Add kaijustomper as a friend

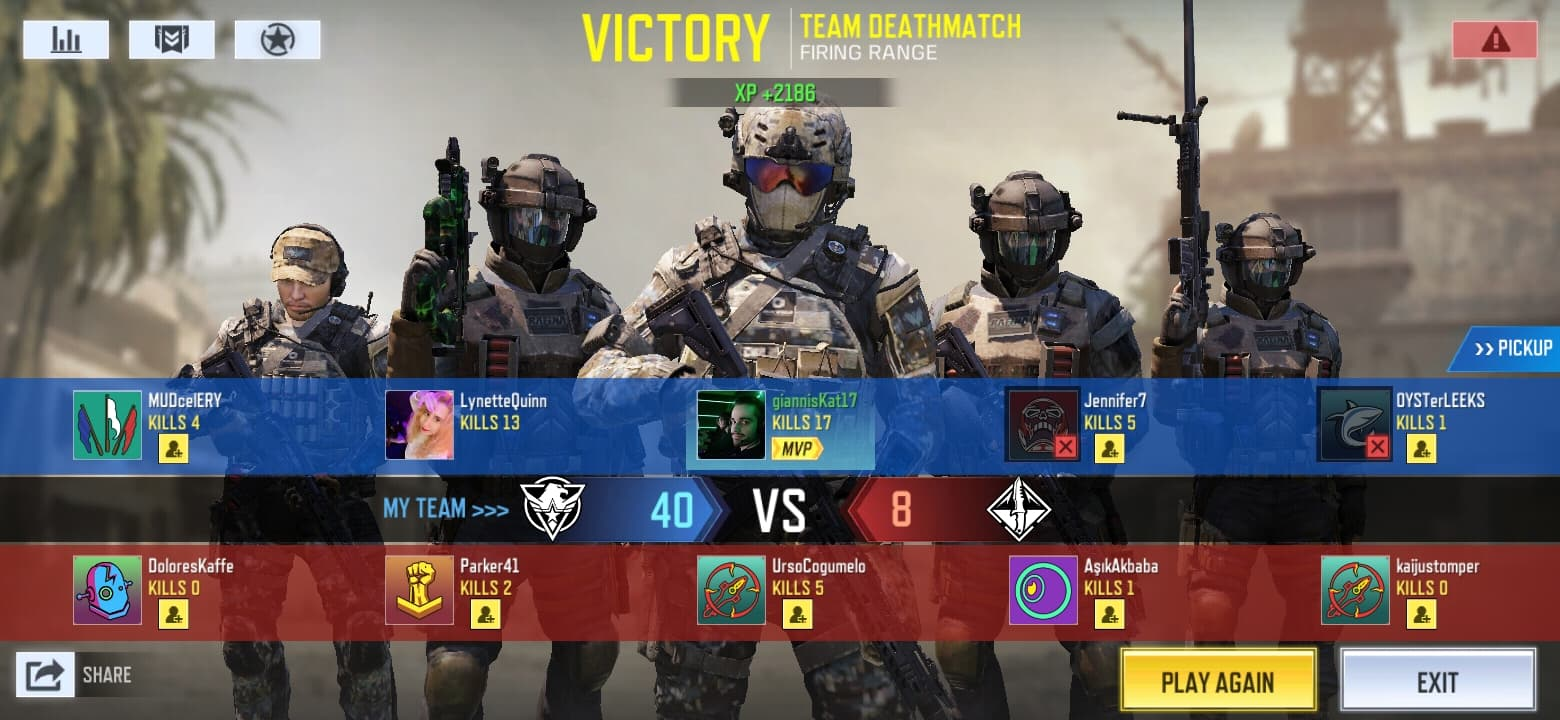(1421, 614)
